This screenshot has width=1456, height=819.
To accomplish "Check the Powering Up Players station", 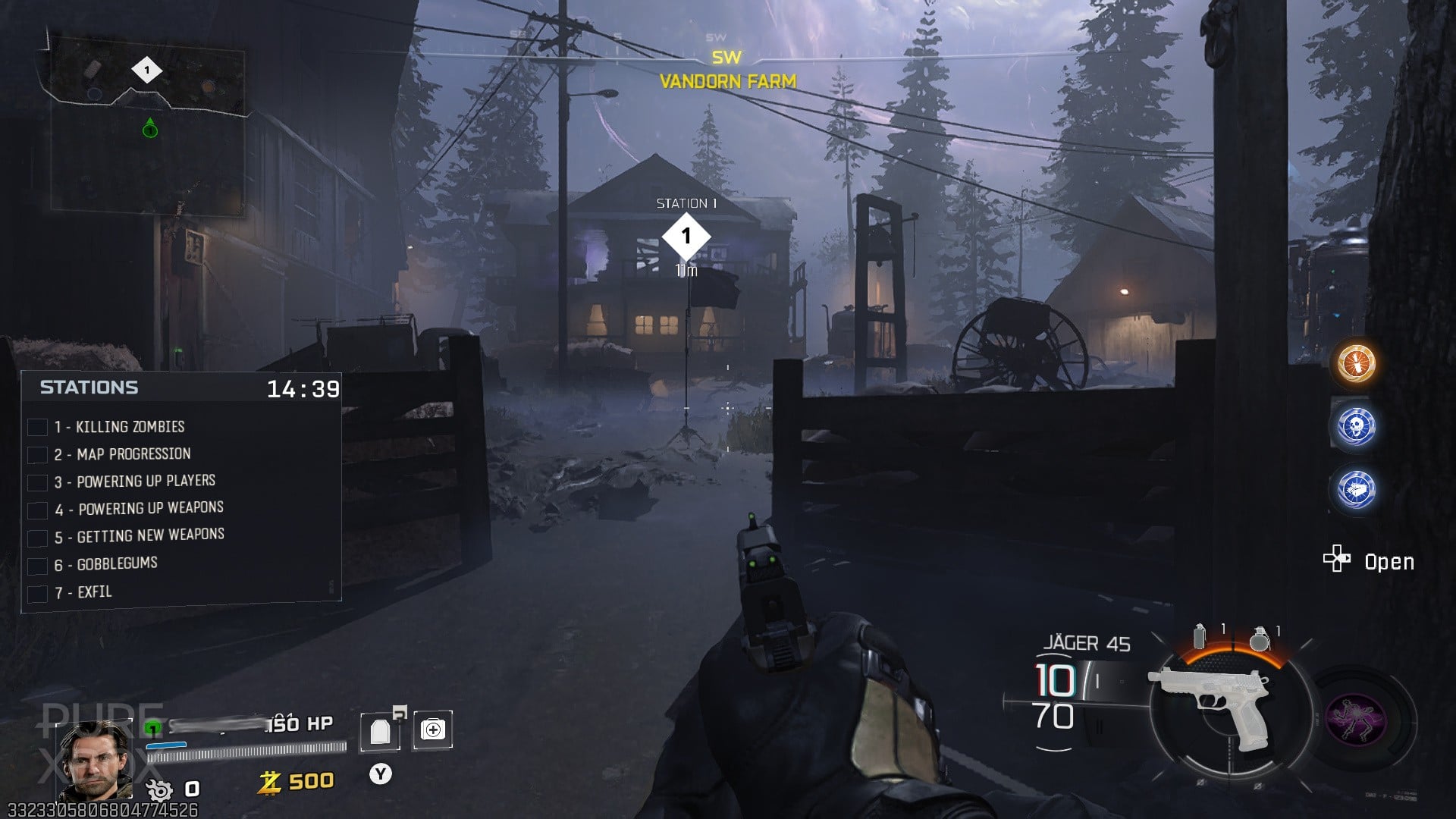I will point(38,482).
